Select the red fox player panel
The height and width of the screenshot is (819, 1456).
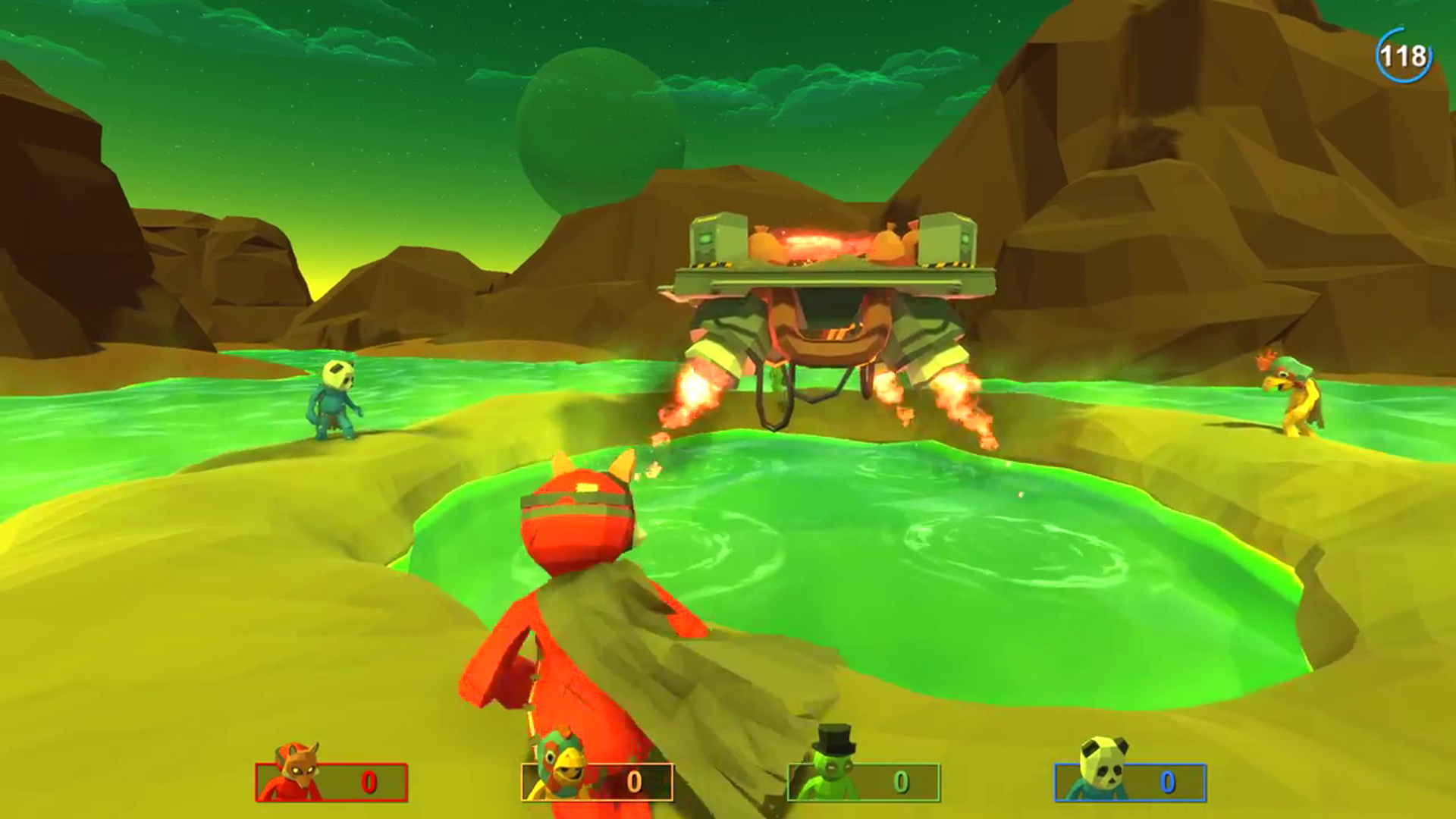331,782
